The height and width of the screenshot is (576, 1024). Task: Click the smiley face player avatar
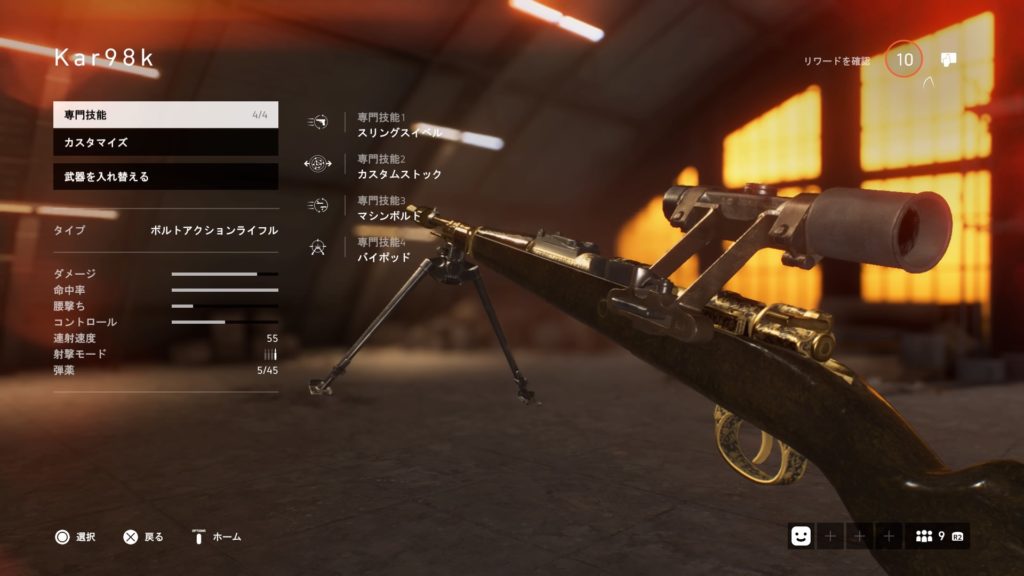[x=800, y=536]
